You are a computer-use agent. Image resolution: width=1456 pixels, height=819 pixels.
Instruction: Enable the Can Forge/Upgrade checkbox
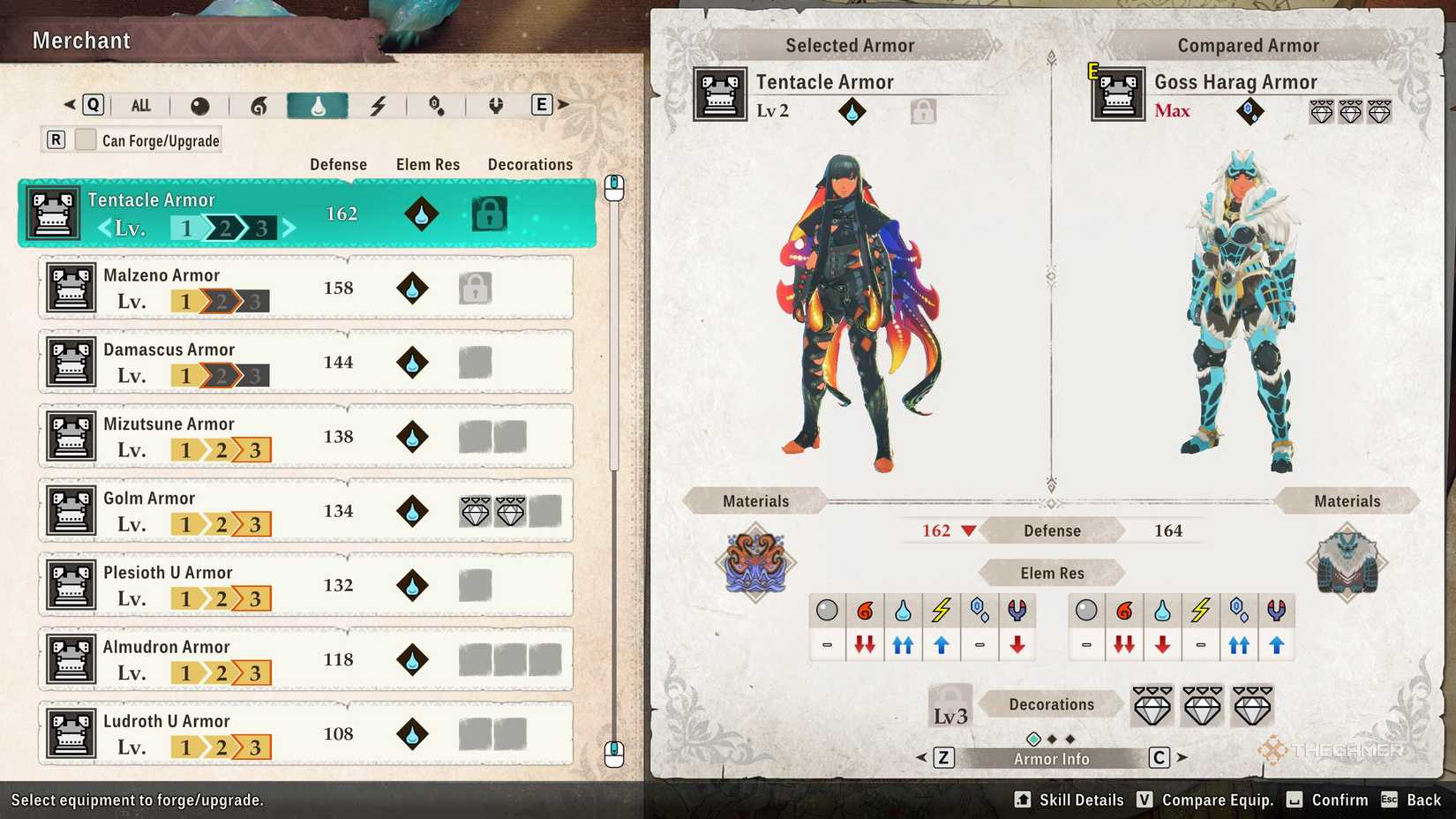tap(86, 139)
